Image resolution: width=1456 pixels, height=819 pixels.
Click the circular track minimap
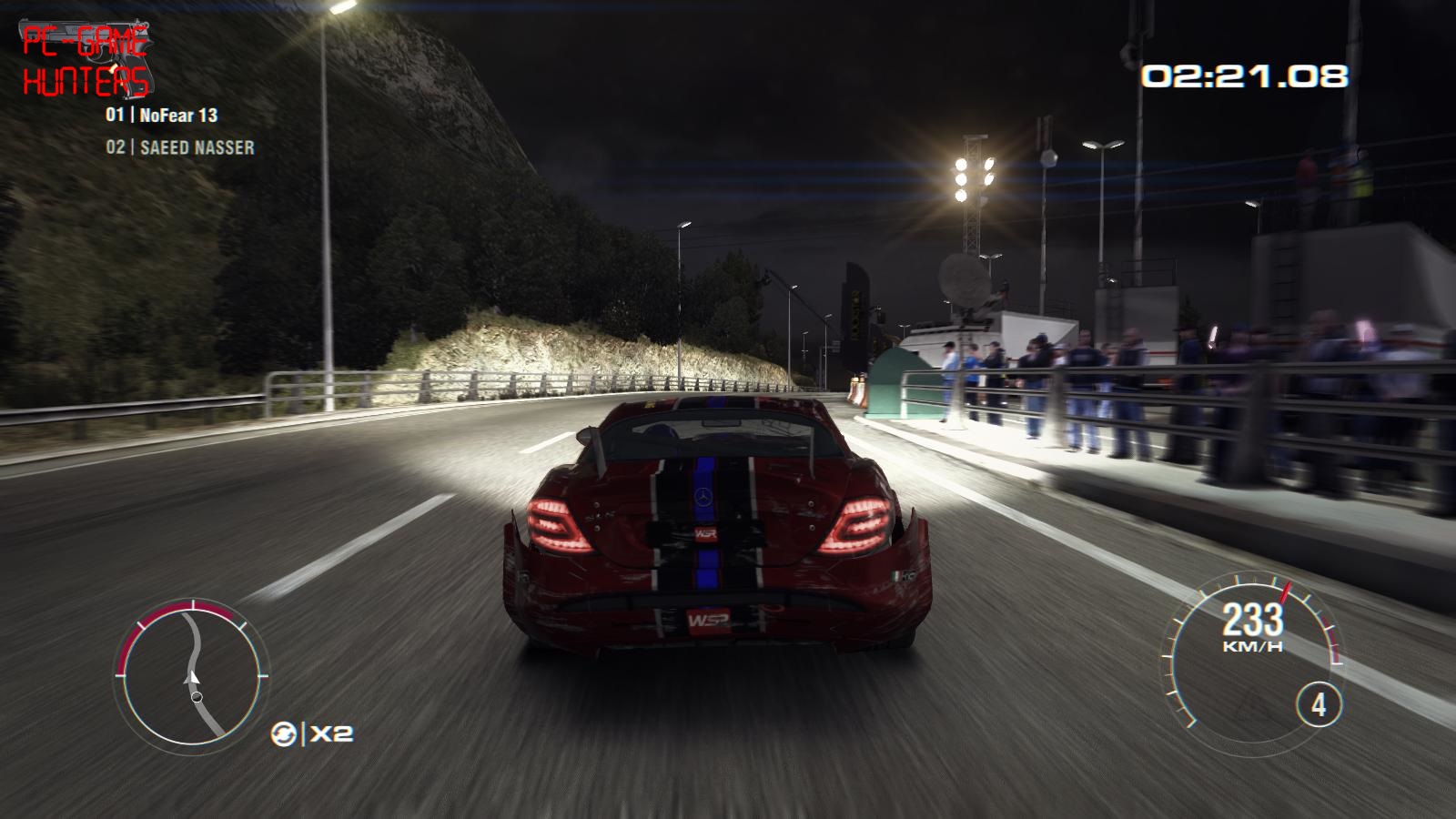(192, 674)
